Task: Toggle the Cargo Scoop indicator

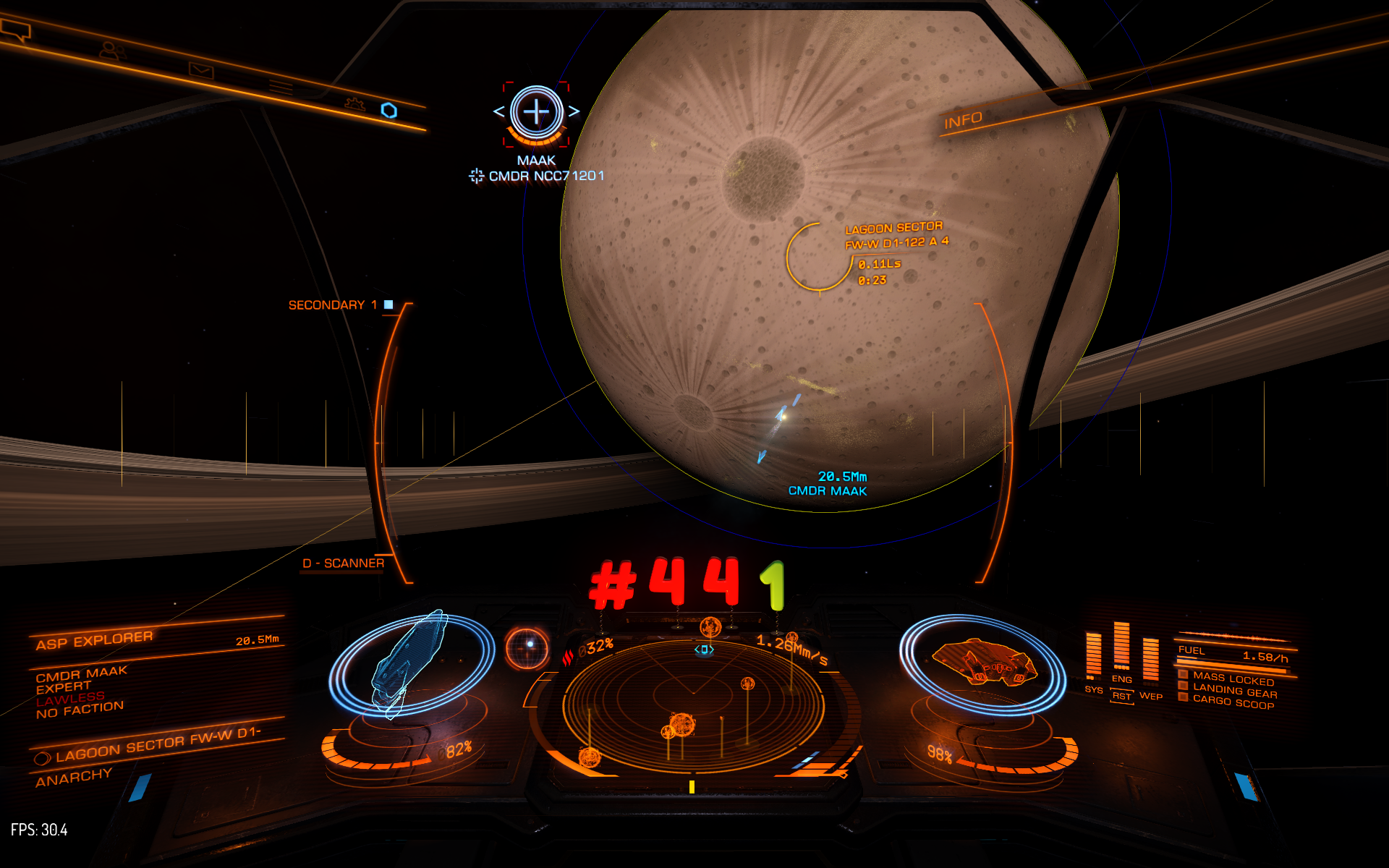Action: tap(1233, 702)
